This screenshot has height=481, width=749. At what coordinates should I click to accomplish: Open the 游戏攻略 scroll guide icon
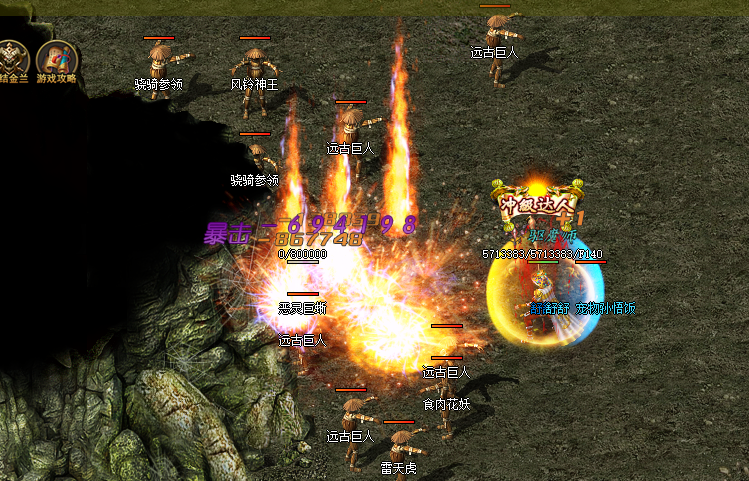point(57,58)
